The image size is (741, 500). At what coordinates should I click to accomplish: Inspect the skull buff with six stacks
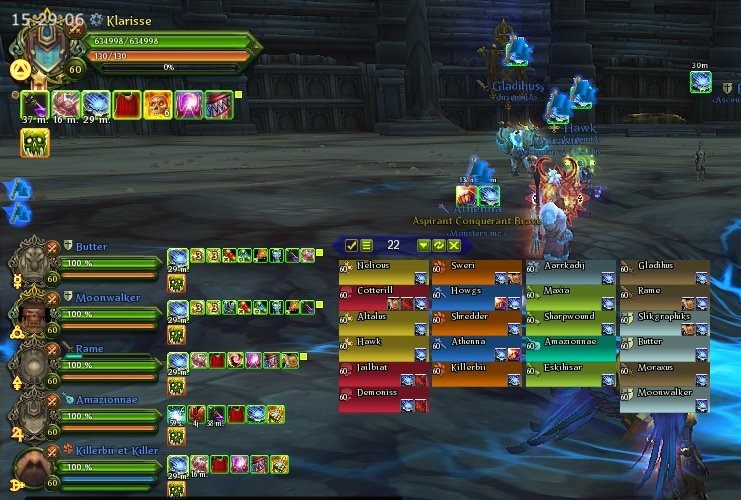157,104
